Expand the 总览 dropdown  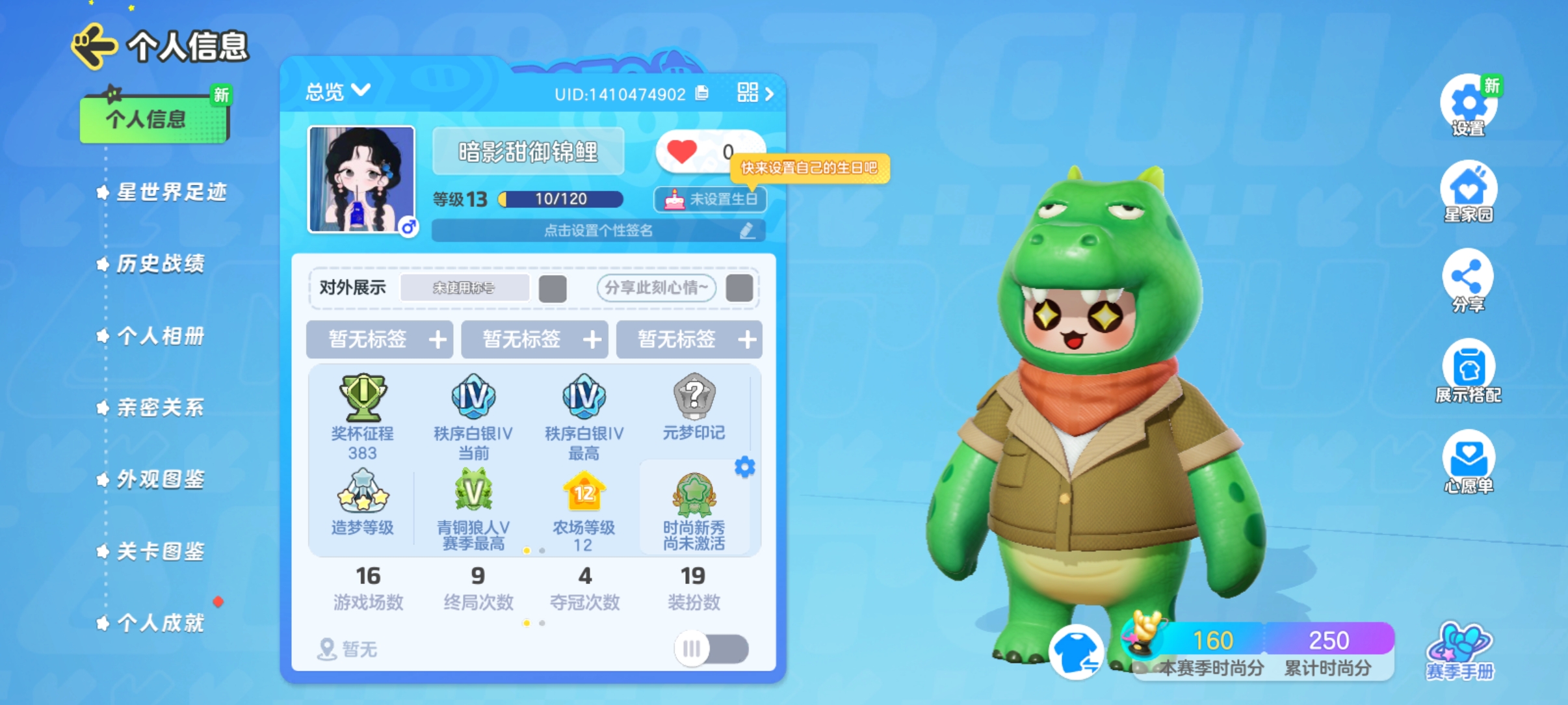coord(338,91)
